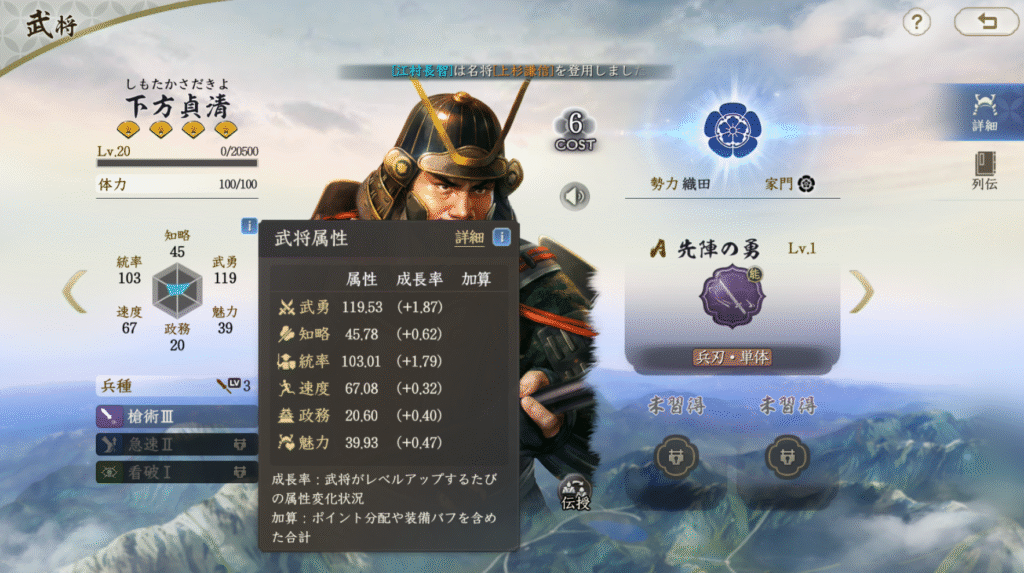Image resolution: width=1024 pixels, height=573 pixels.
Task: Play the general's voice with speaker icon
Action: tap(574, 196)
